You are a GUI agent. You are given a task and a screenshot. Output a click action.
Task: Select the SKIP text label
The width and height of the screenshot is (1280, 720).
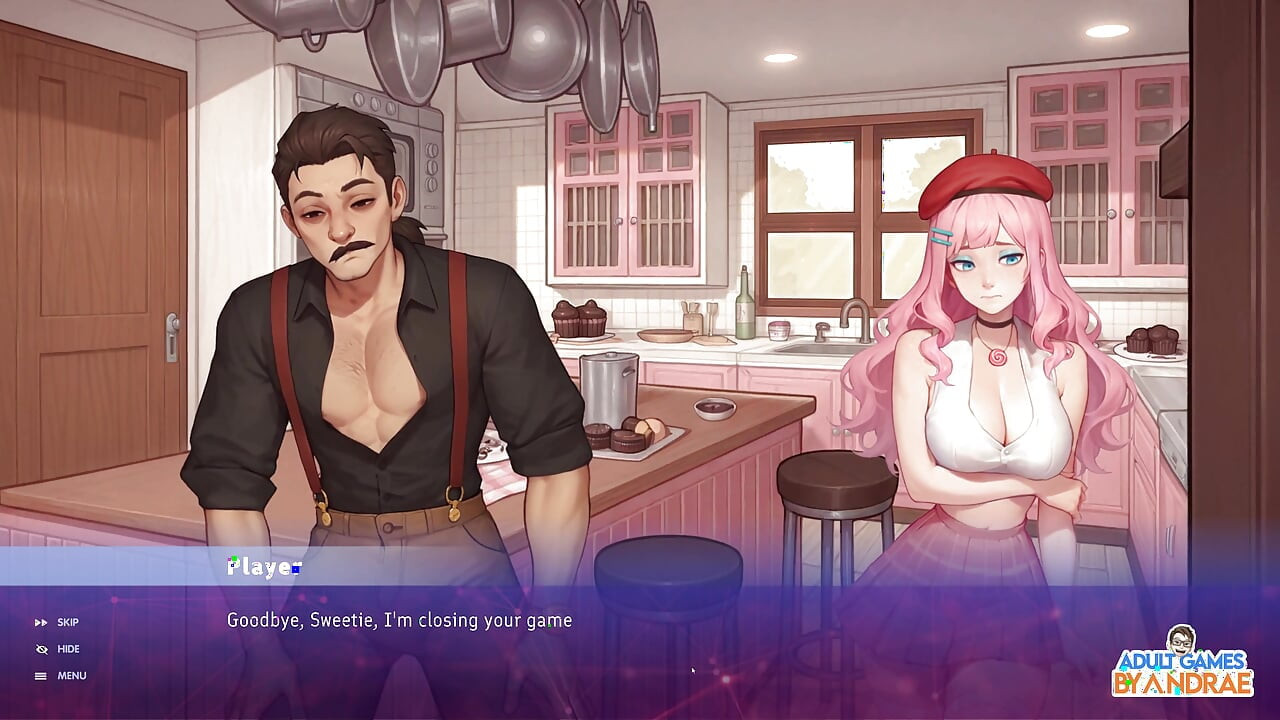click(x=67, y=622)
